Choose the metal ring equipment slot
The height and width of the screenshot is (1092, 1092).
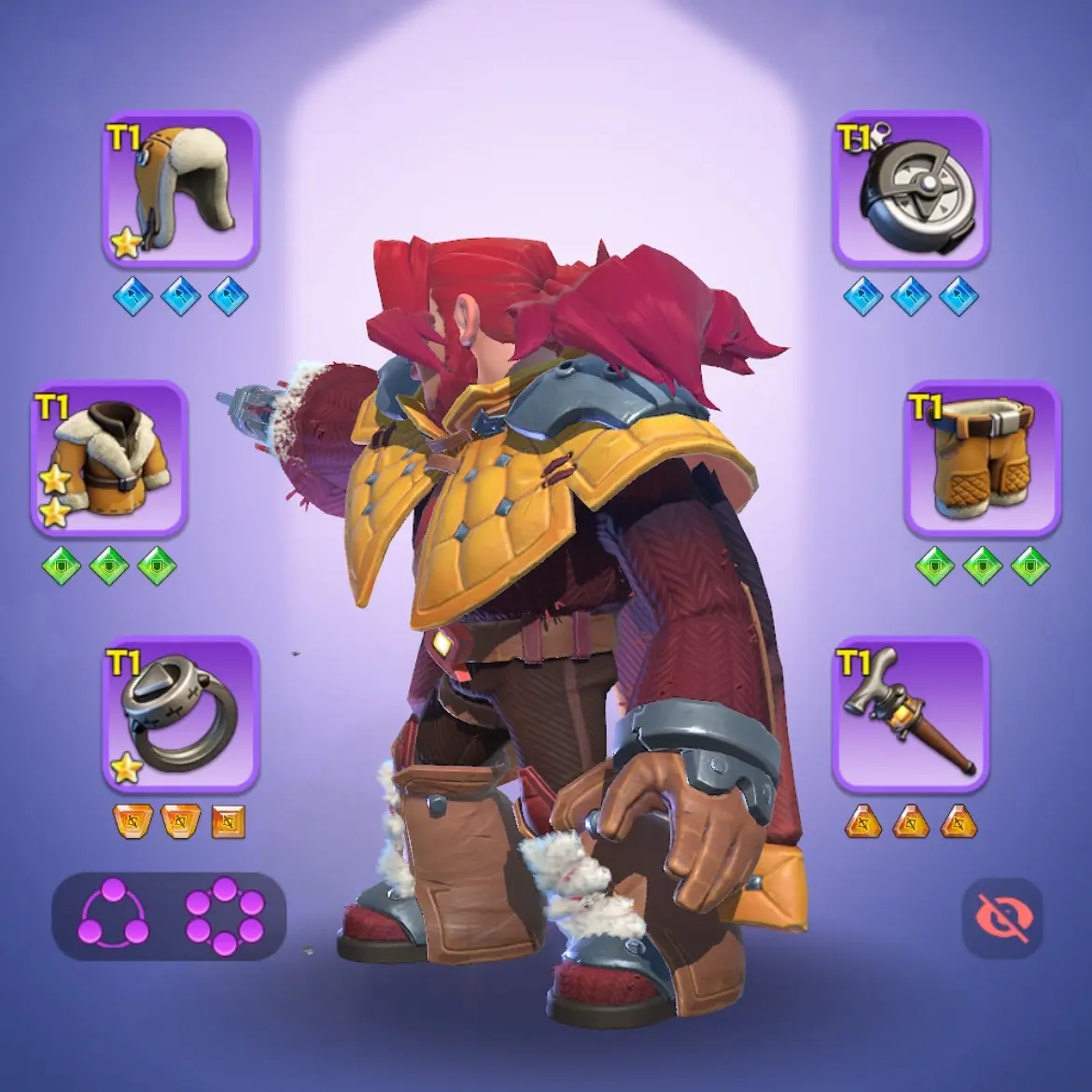point(181,715)
